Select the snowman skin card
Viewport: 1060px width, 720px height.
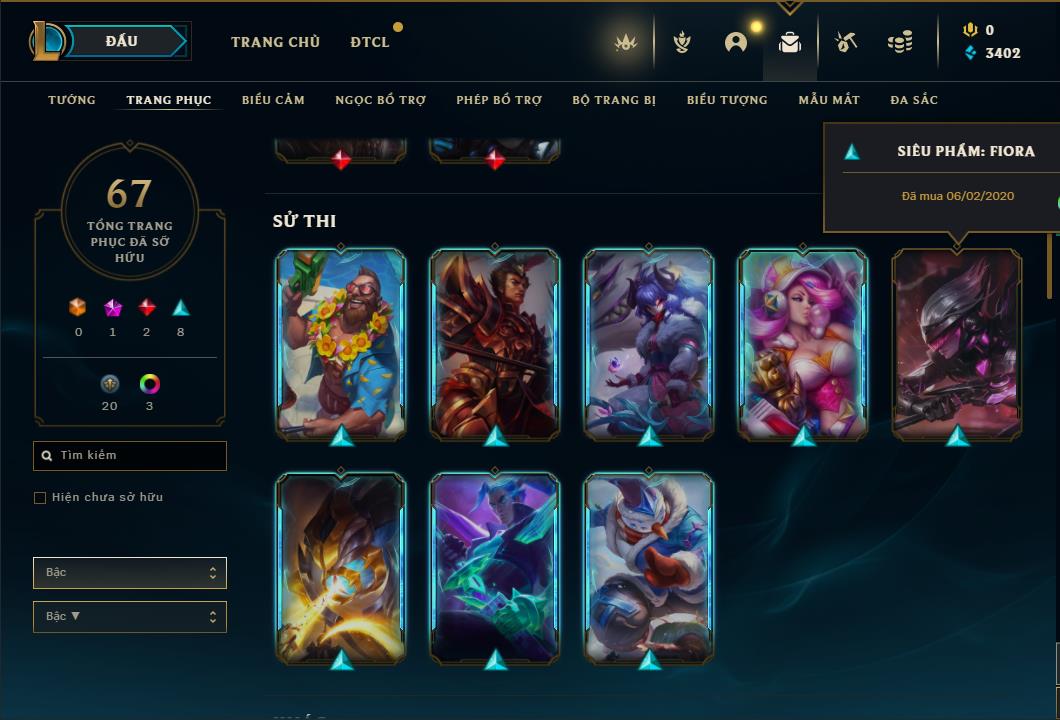click(649, 566)
